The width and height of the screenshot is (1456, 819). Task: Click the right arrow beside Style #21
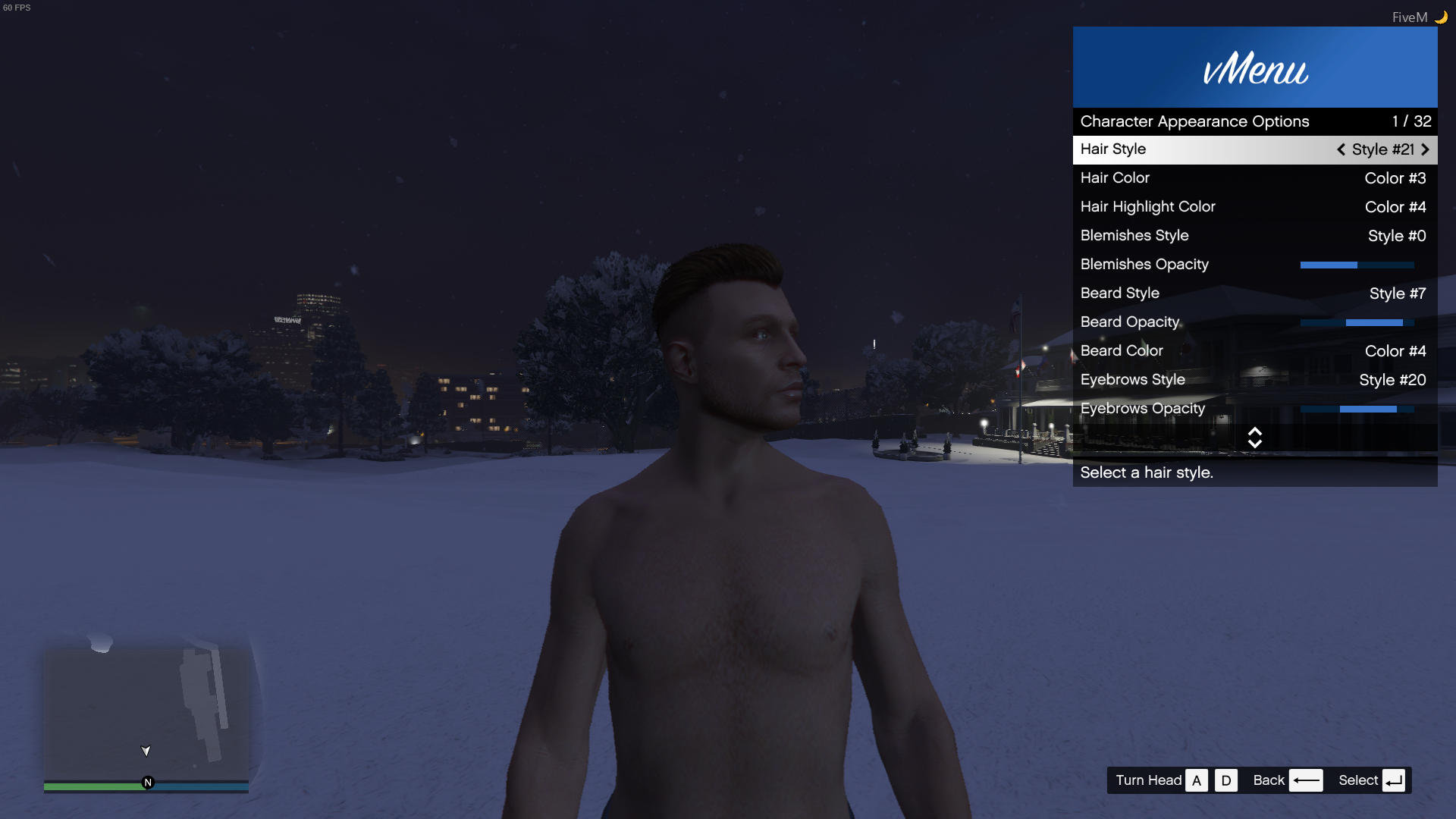(x=1425, y=149)
